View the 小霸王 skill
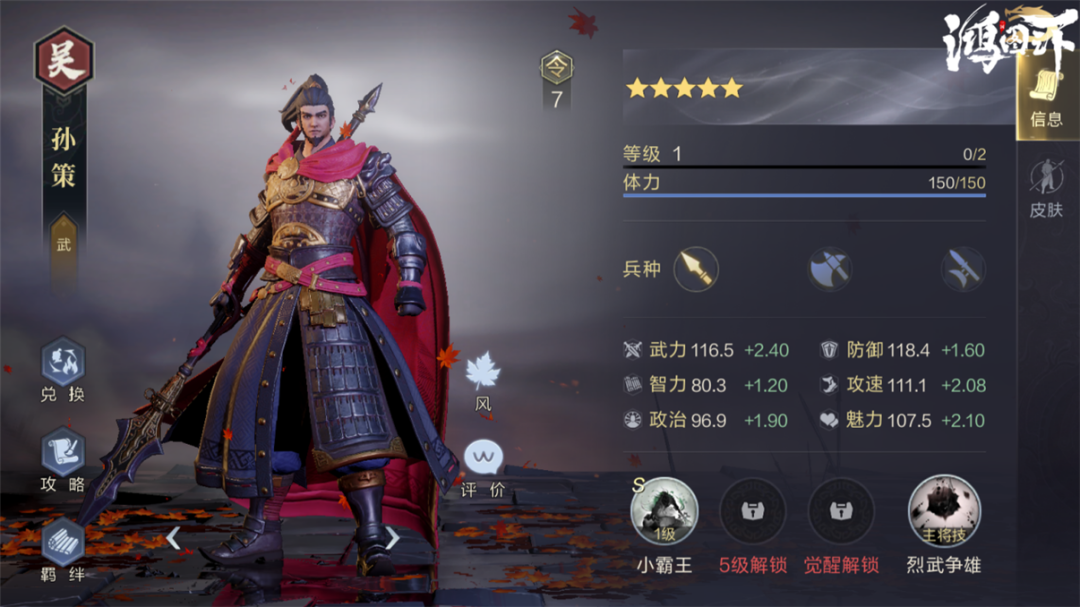Image resolution: width=1080 pixels, height=607 pixels. click(x=664, y=512)
